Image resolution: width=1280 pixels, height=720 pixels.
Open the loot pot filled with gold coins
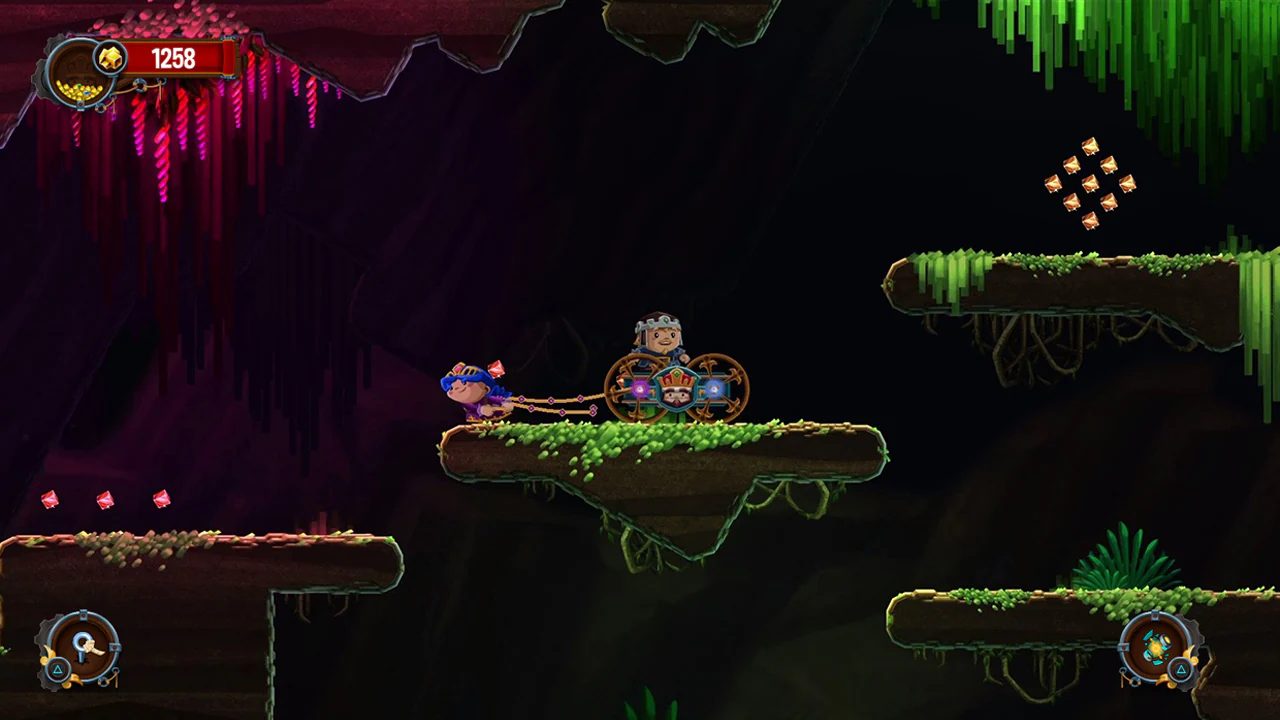[x=78, y=89]
